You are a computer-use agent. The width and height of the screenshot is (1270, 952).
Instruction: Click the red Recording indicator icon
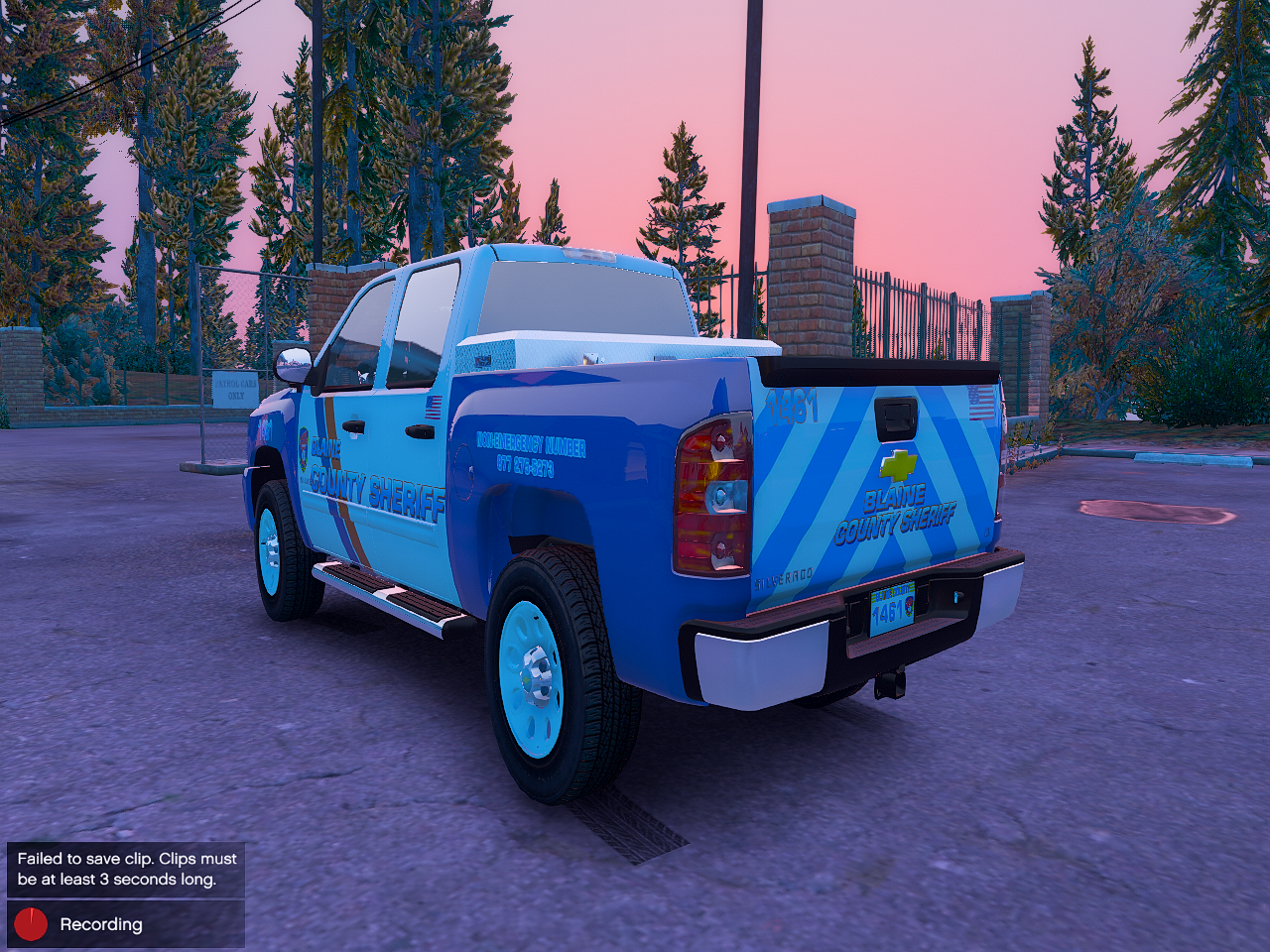coord(31,924)
